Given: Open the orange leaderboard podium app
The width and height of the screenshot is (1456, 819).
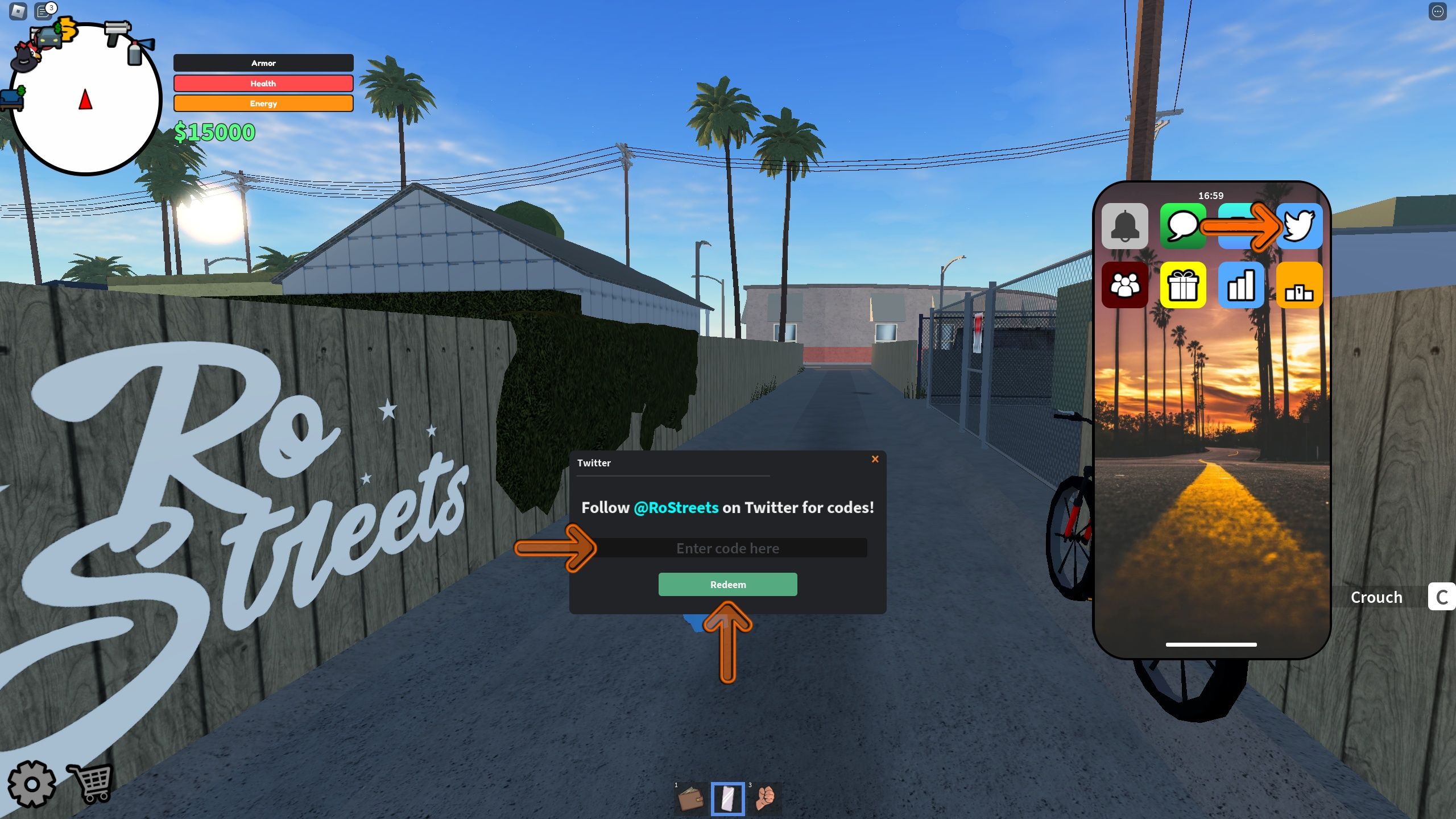Looking at the screenshot, I should (1300, 285).
